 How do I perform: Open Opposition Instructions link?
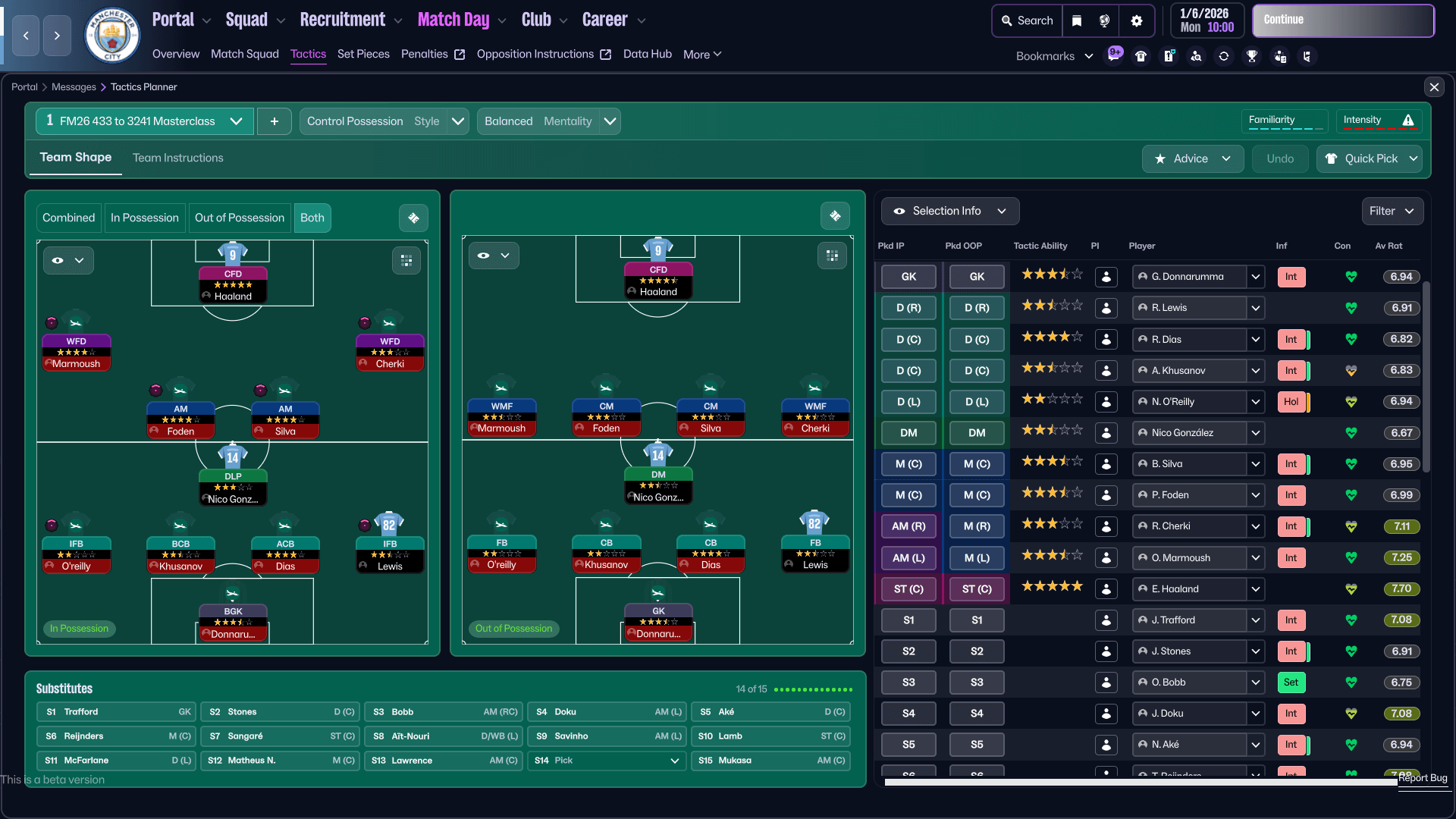[x=535, y=54]
